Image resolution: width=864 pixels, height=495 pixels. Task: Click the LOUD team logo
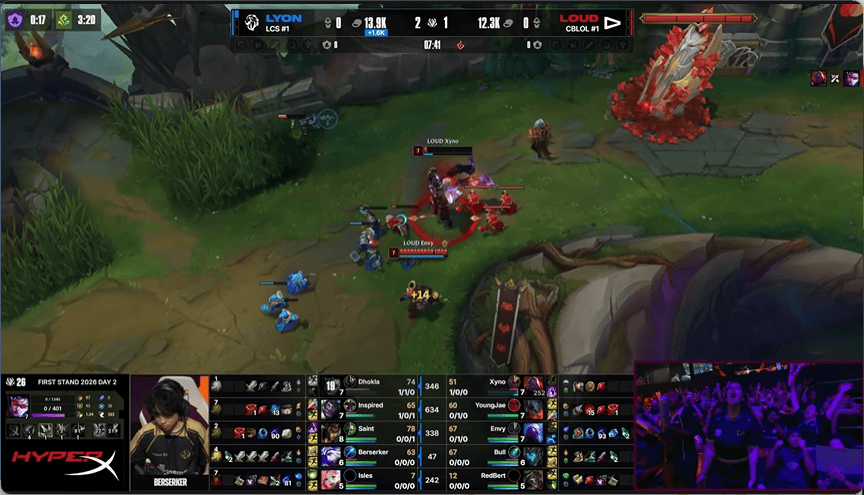613,22
